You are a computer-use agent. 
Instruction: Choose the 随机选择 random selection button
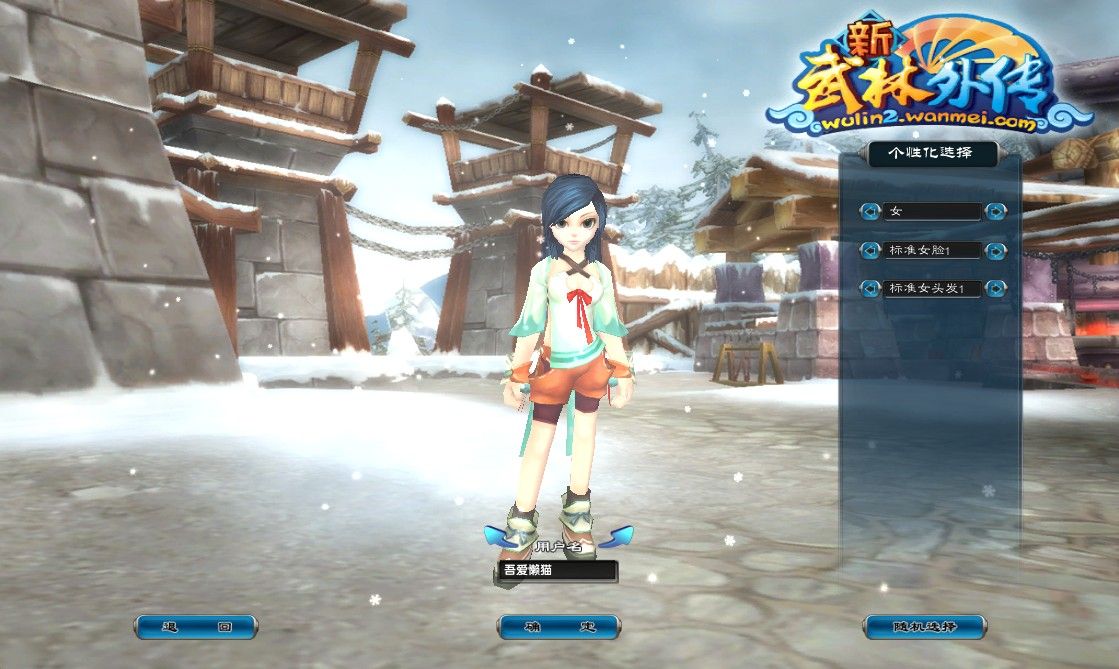(924, 627)
